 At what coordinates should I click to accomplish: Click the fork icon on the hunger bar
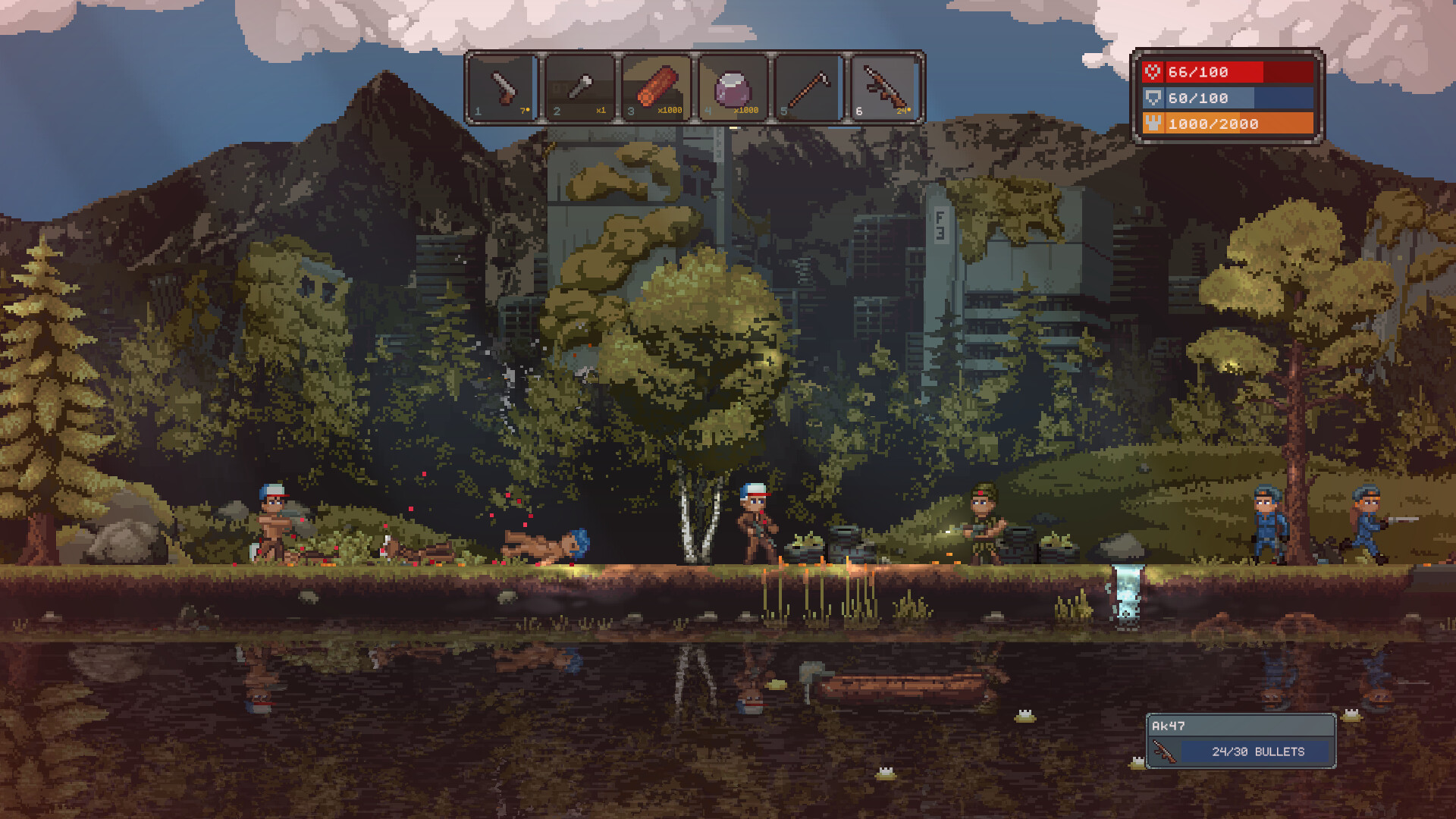(x=1151, y=124)
